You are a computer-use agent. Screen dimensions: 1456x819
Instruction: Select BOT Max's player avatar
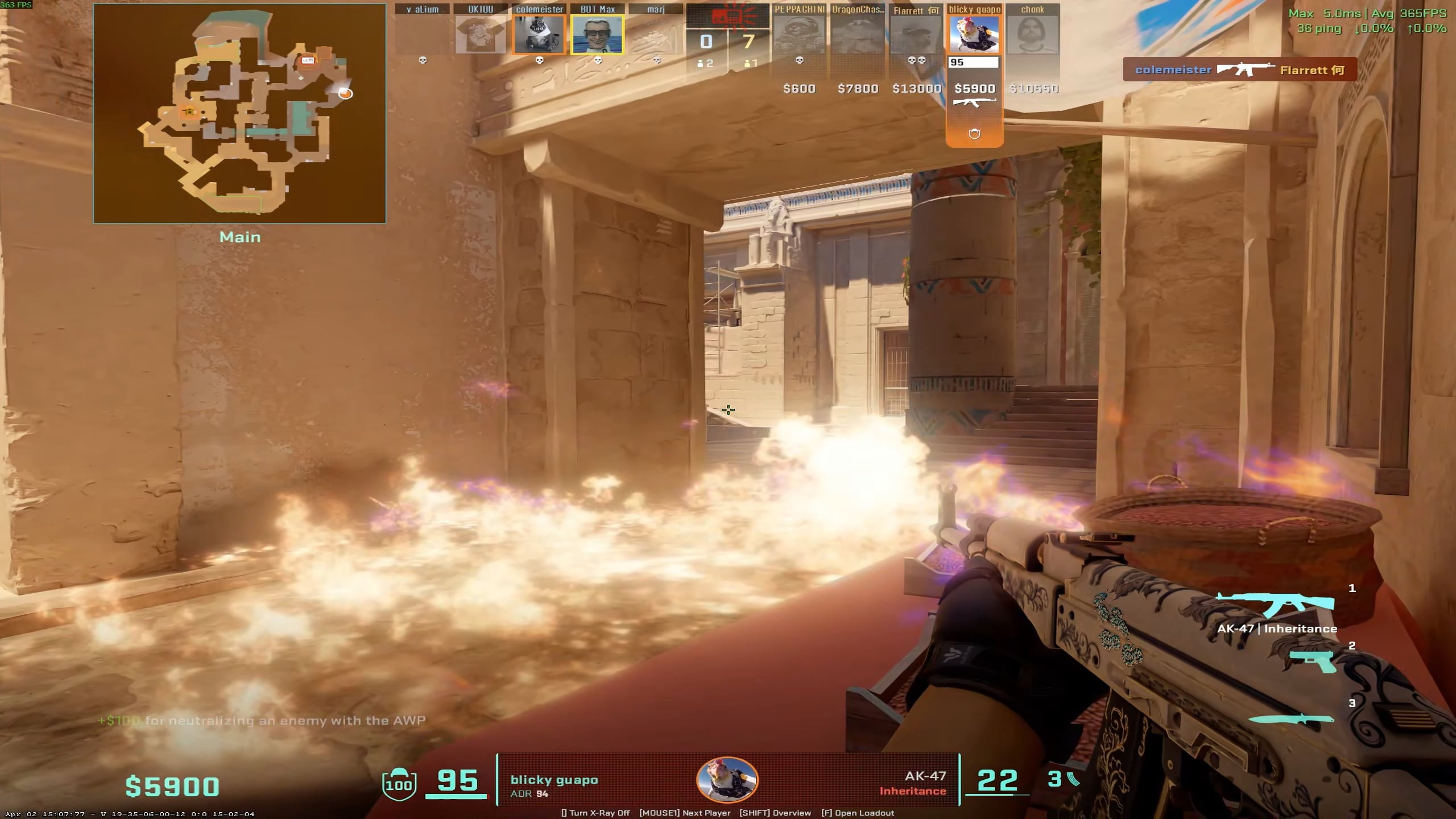(x=597, y=35)
